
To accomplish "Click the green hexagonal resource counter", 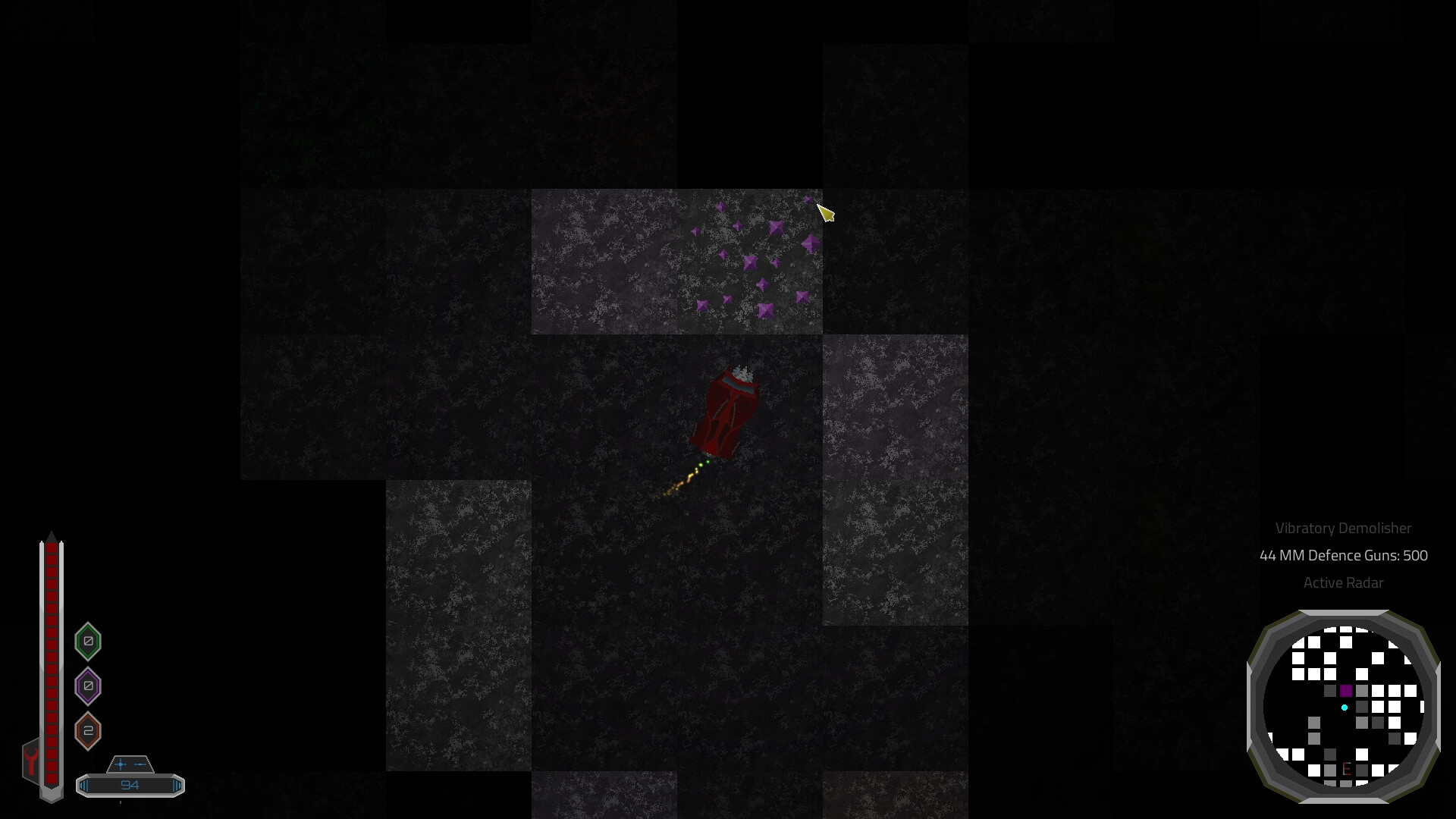I will click(x=87, y=641).
